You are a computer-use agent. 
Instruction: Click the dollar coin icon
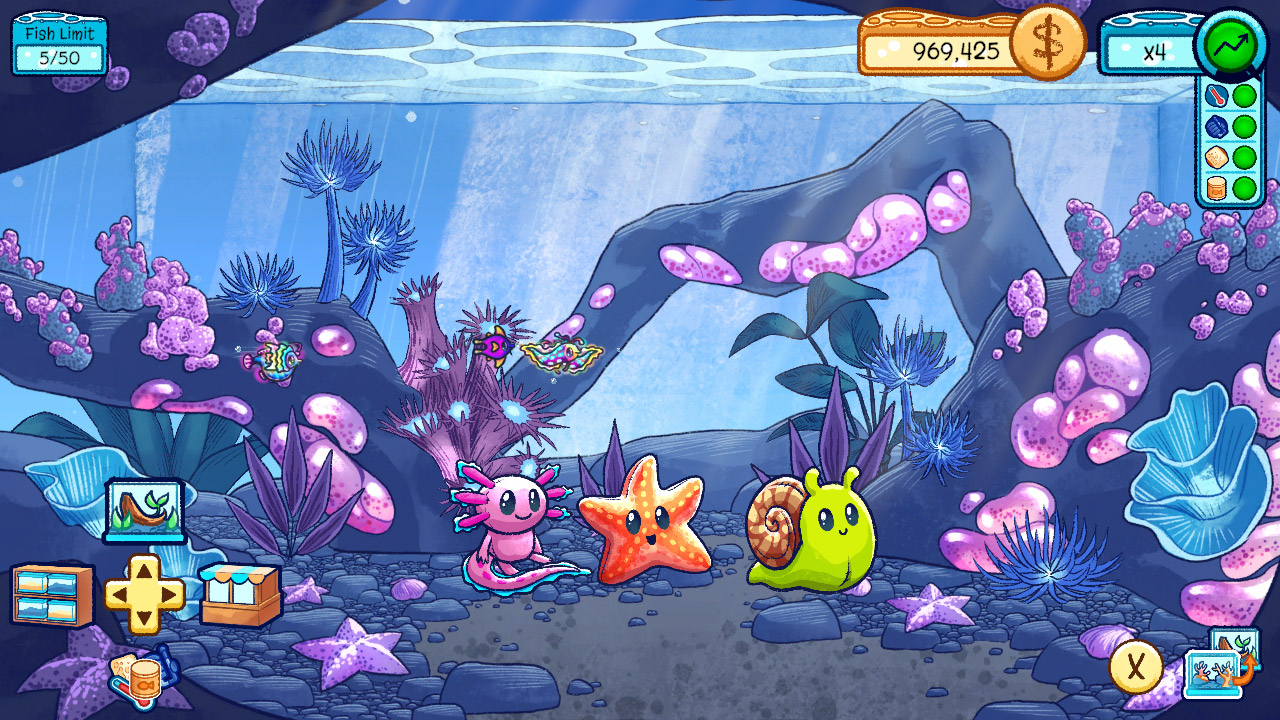click(1046, 44)
